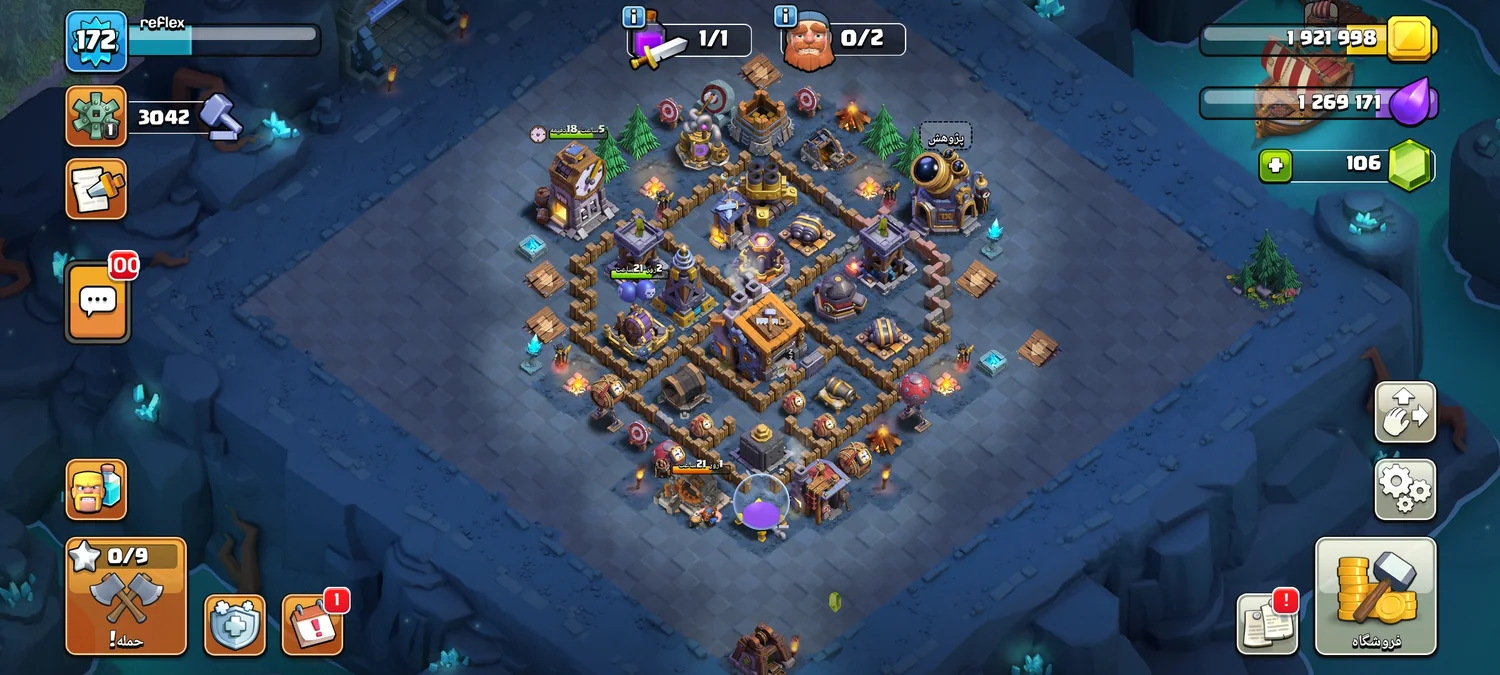Screen dimensions: 1500x675
Task: Open the player profile level 172 badge
Action: point(96,42)
